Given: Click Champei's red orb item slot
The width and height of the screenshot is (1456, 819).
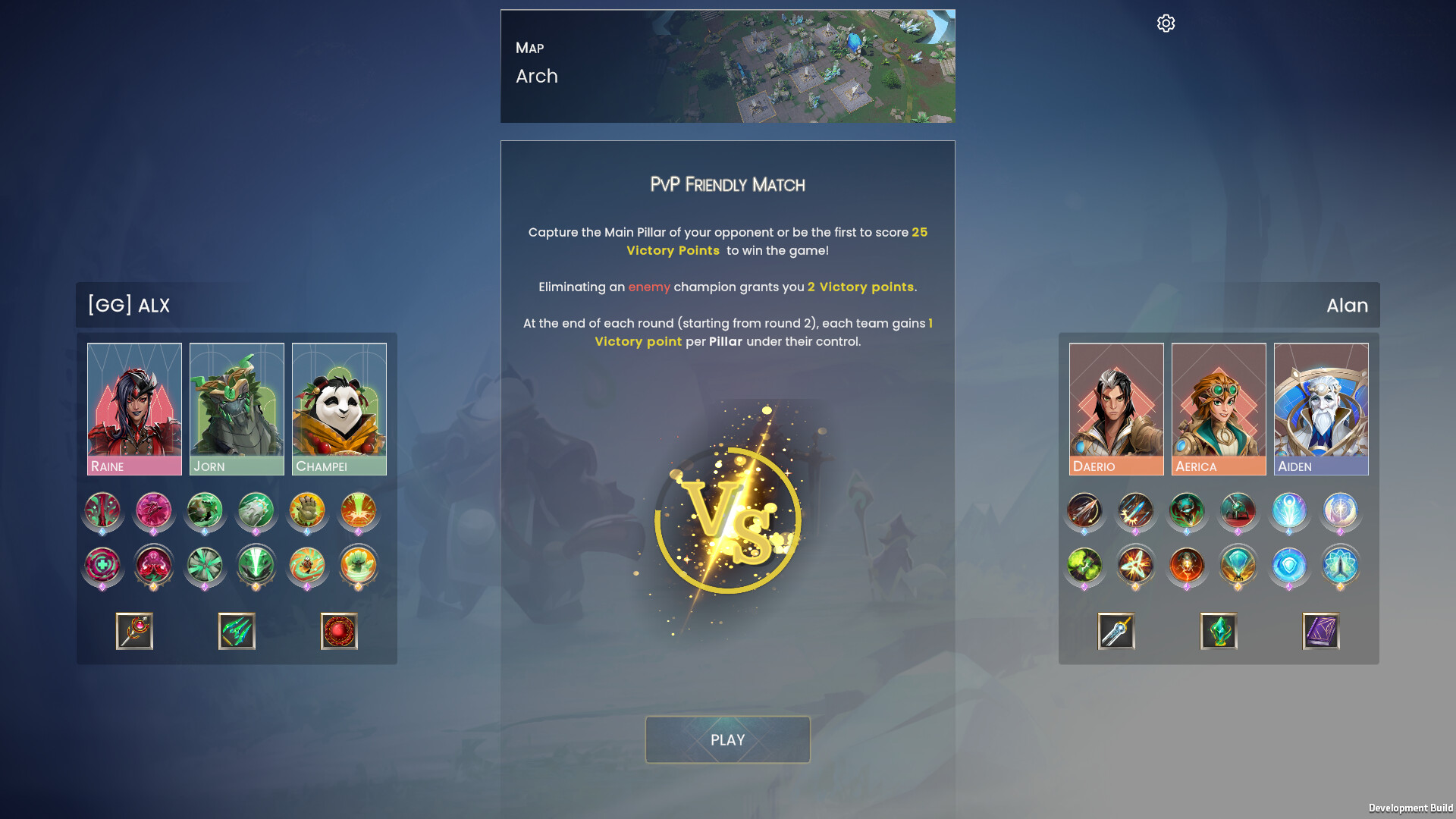Looking at the screenshot, I should [338, 630].
